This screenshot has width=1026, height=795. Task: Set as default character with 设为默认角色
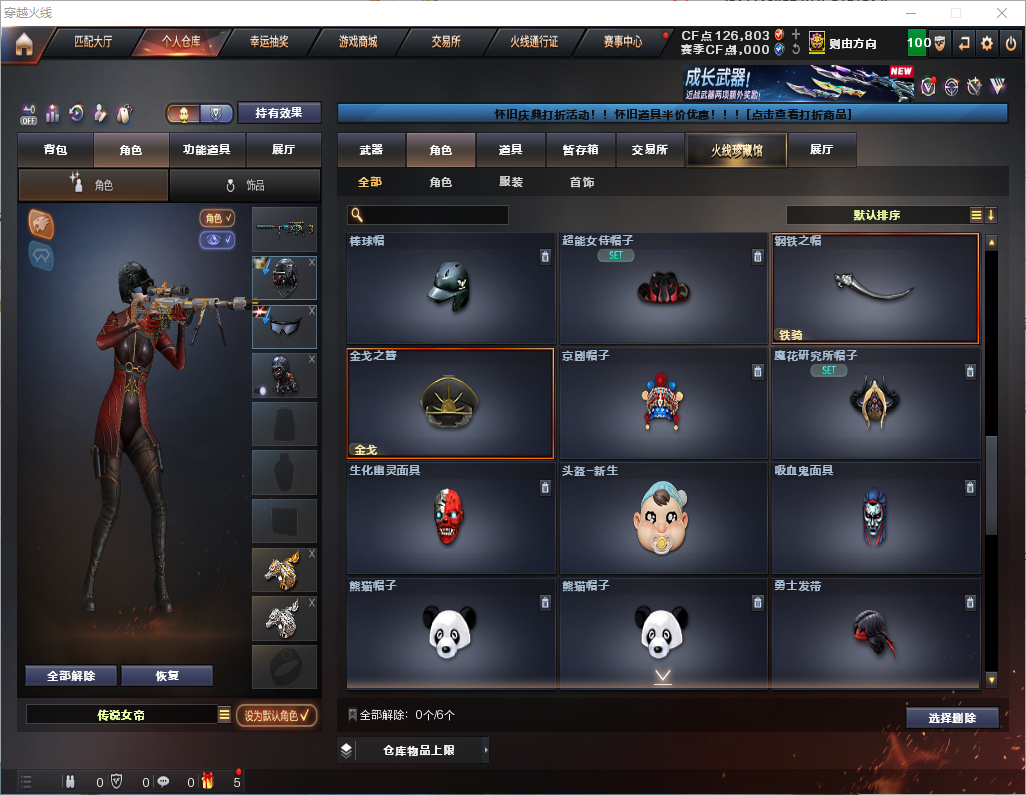pyautogui.click(x=276, y=715)
